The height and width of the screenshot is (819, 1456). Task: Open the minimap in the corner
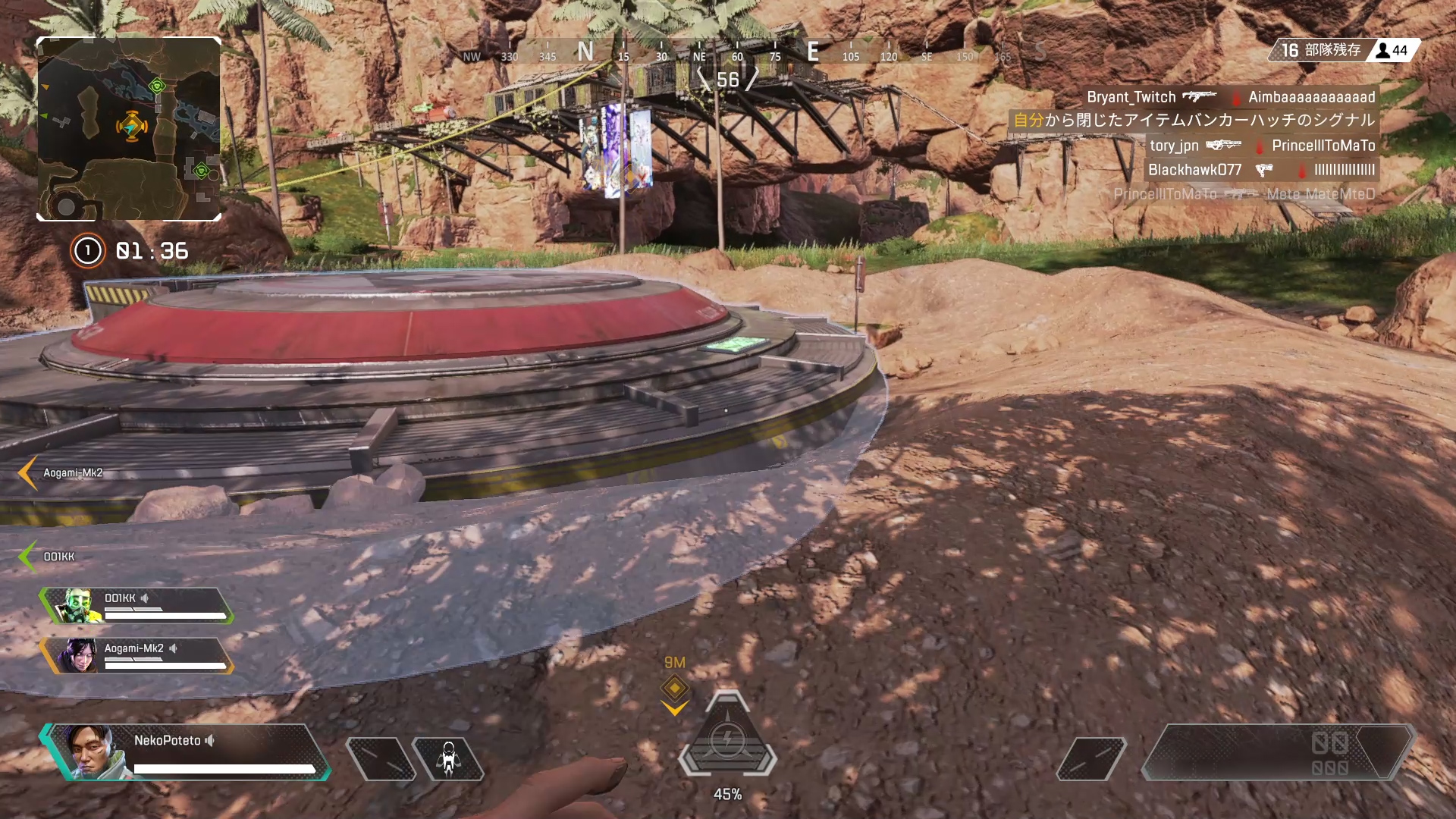tap(129, 129)
